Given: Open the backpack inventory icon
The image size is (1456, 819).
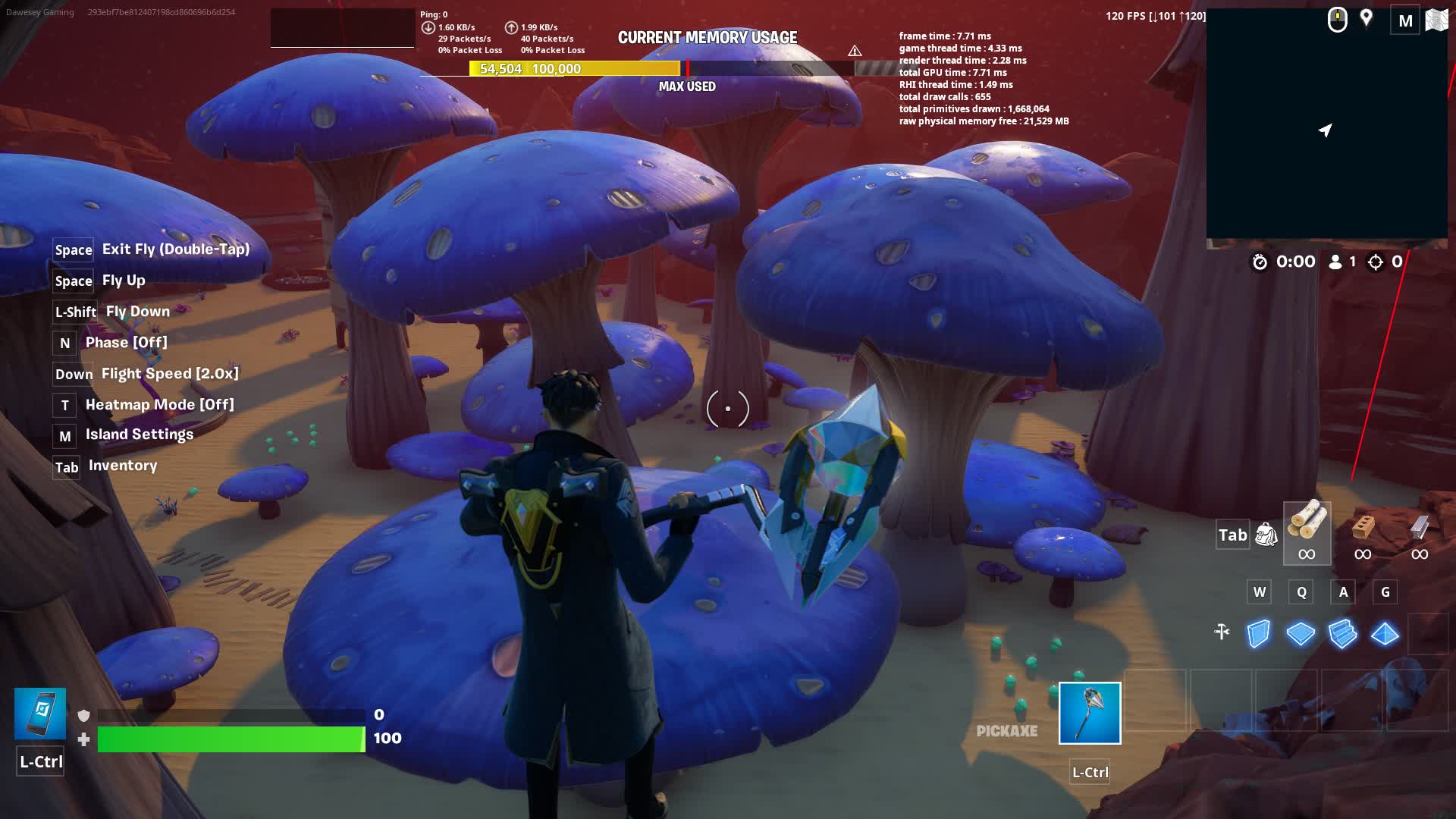Looking at the screenshot, I should pos(1266,535).
